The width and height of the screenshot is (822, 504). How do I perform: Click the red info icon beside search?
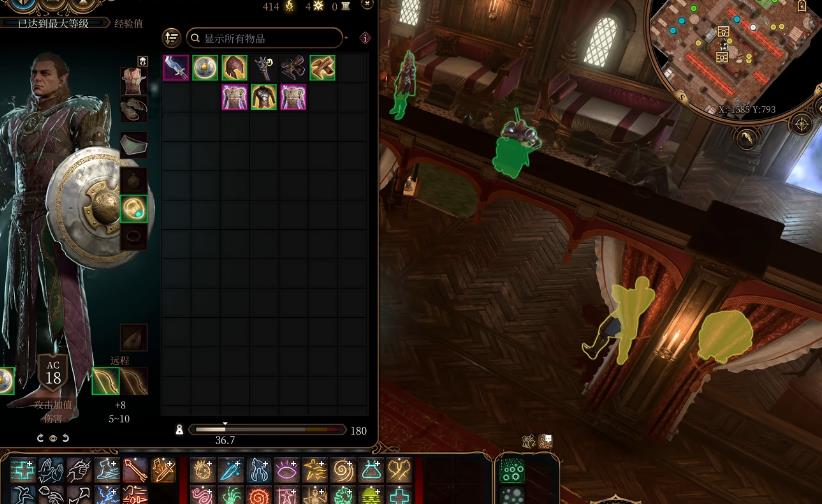(365, 38)
